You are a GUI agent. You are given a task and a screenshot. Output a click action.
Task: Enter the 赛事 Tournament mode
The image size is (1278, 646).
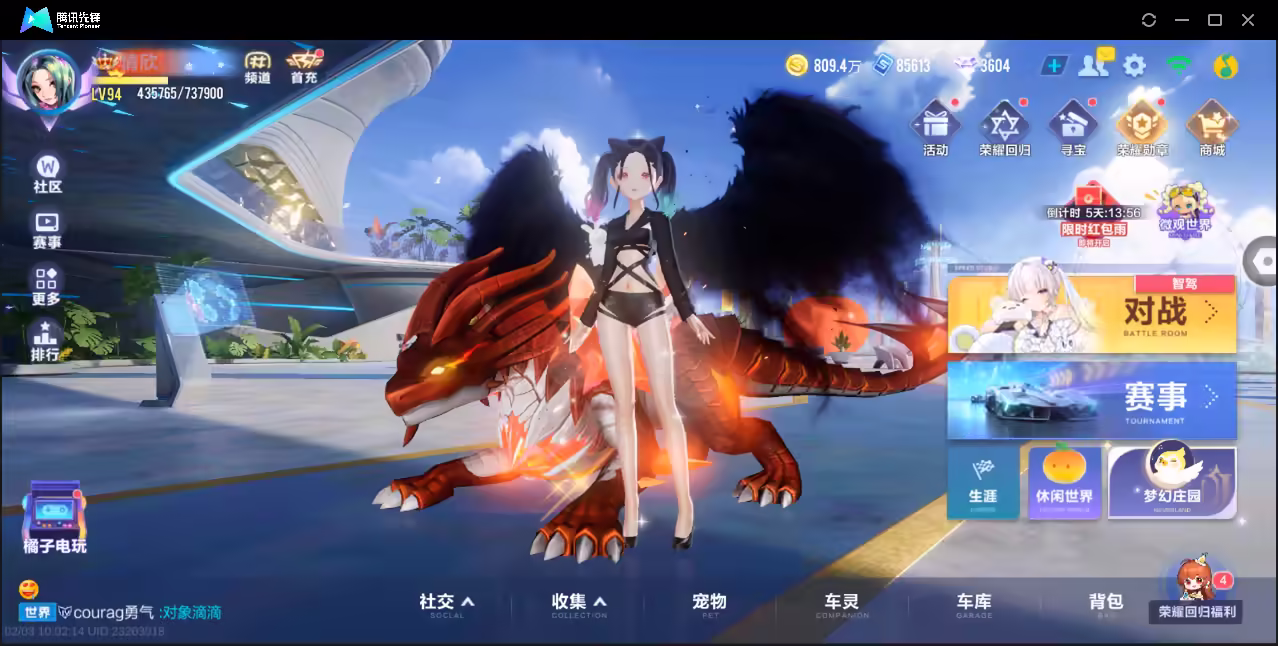tap(1092, 400)
